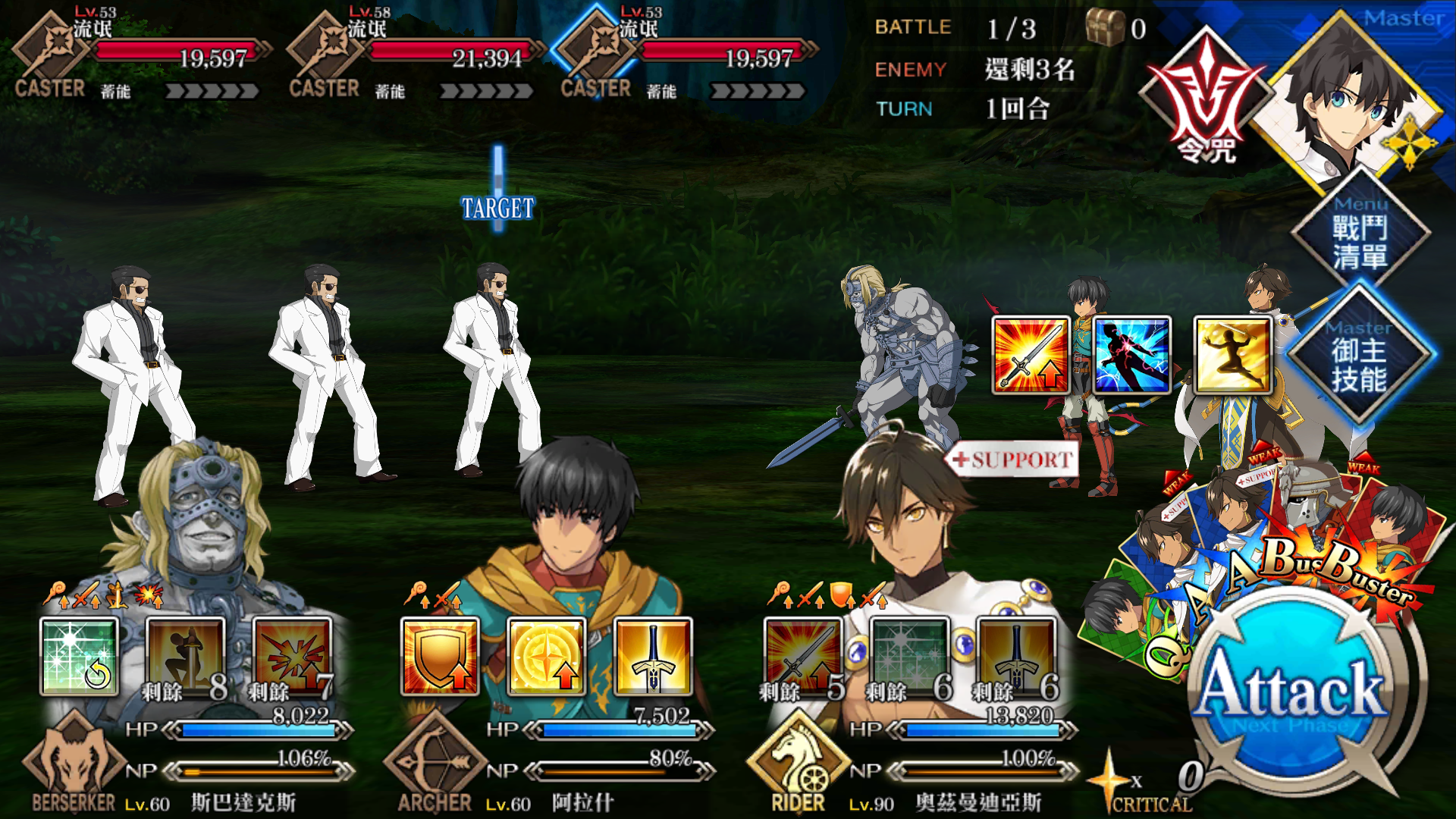
Task: Use the golden running figure master skill
Action: click(1233, 355)
